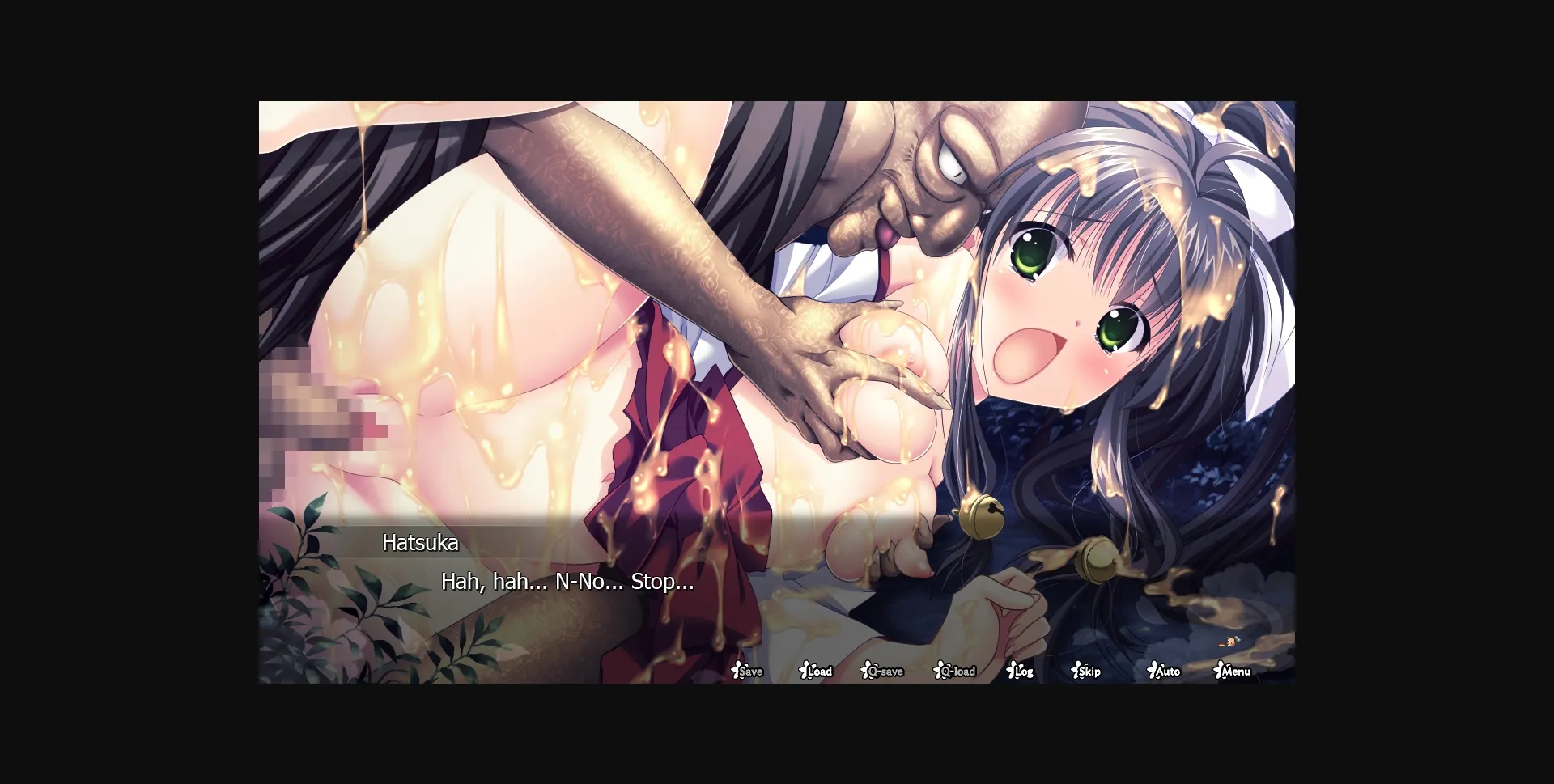Click the paw icon next to Menu
The height and width of the screenshot is (784, 1554).
1217,670
